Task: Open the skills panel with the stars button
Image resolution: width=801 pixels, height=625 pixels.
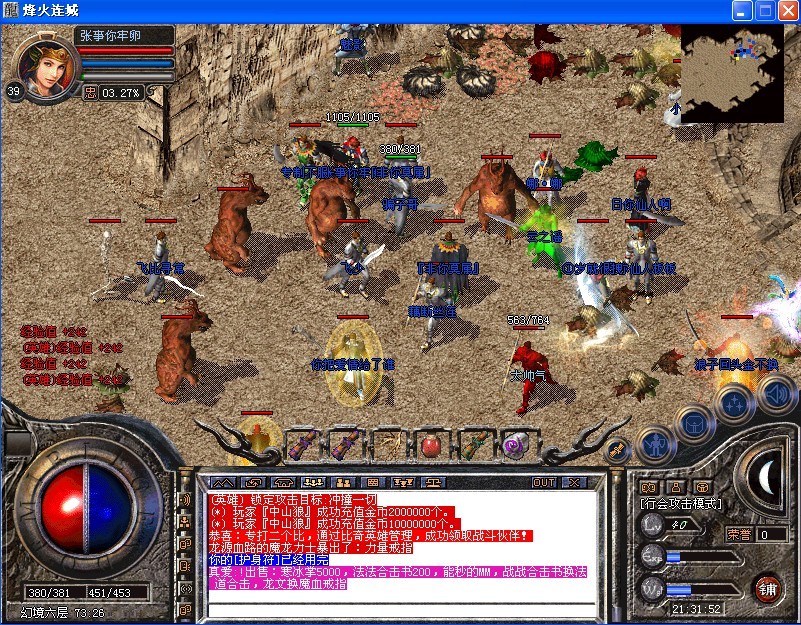Action: click(735, 403)
